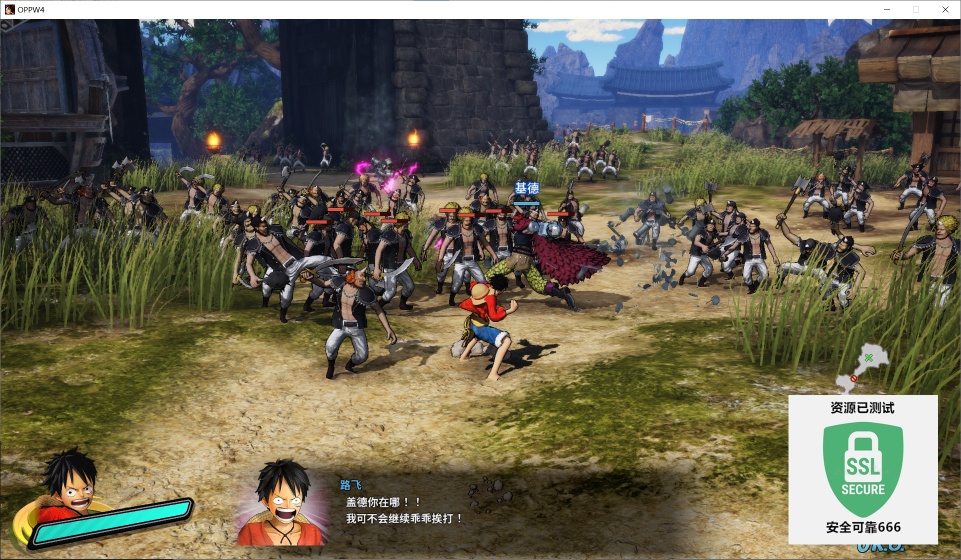The width and height of the screenshot is (961, 560).
Task: Minimize the OPPW4 window
Action: pyautogui.click(x=887, y=9)
